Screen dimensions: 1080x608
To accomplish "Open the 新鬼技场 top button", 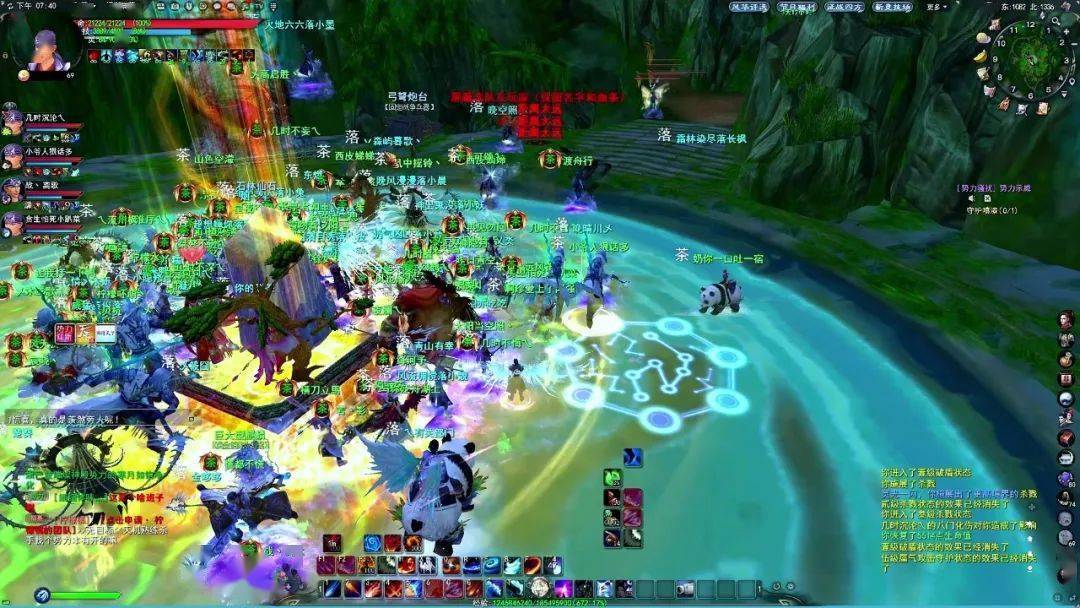I will [892, 7].
